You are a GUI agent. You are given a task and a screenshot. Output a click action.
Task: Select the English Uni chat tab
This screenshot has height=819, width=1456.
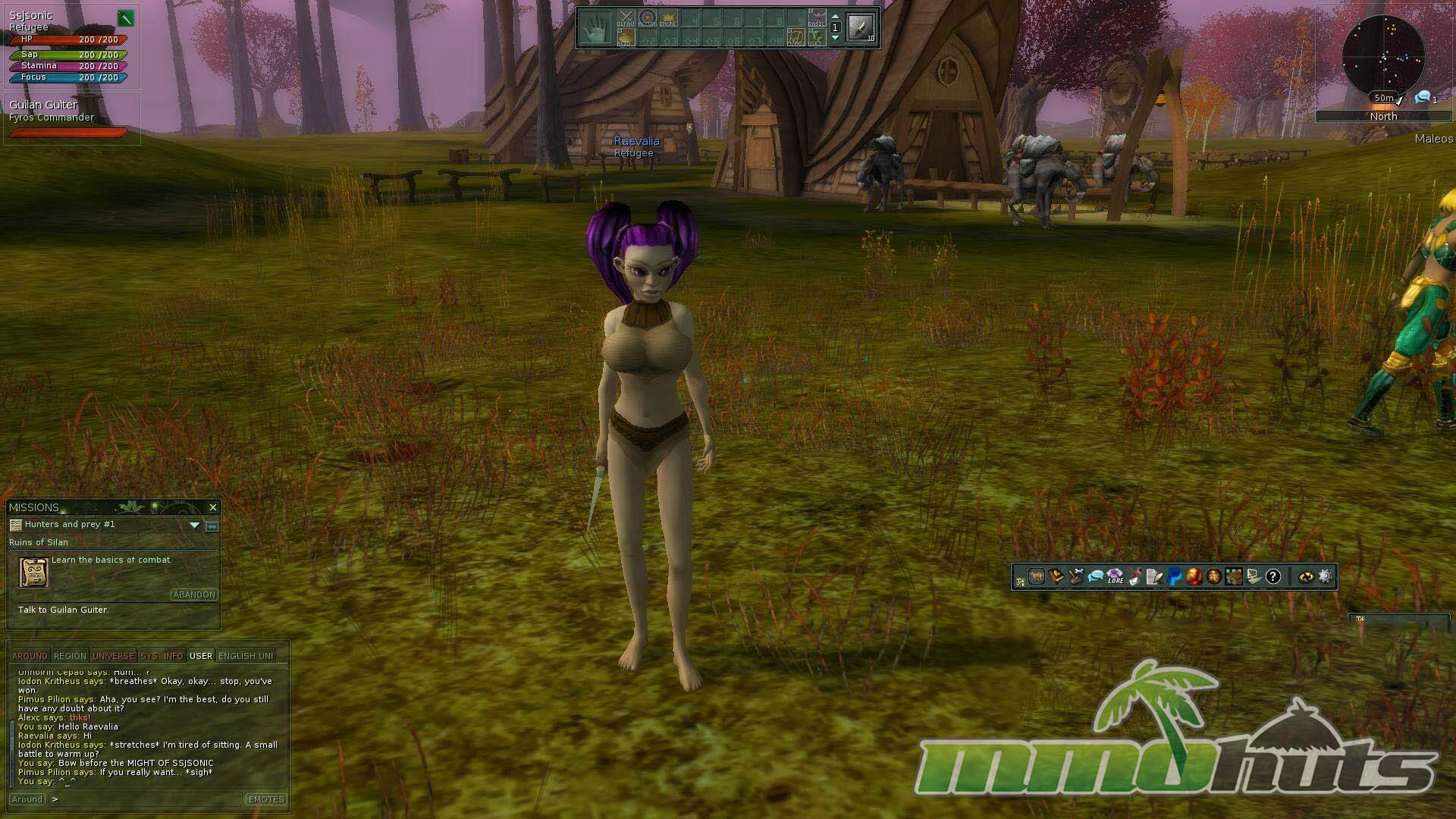pos(245,656)
